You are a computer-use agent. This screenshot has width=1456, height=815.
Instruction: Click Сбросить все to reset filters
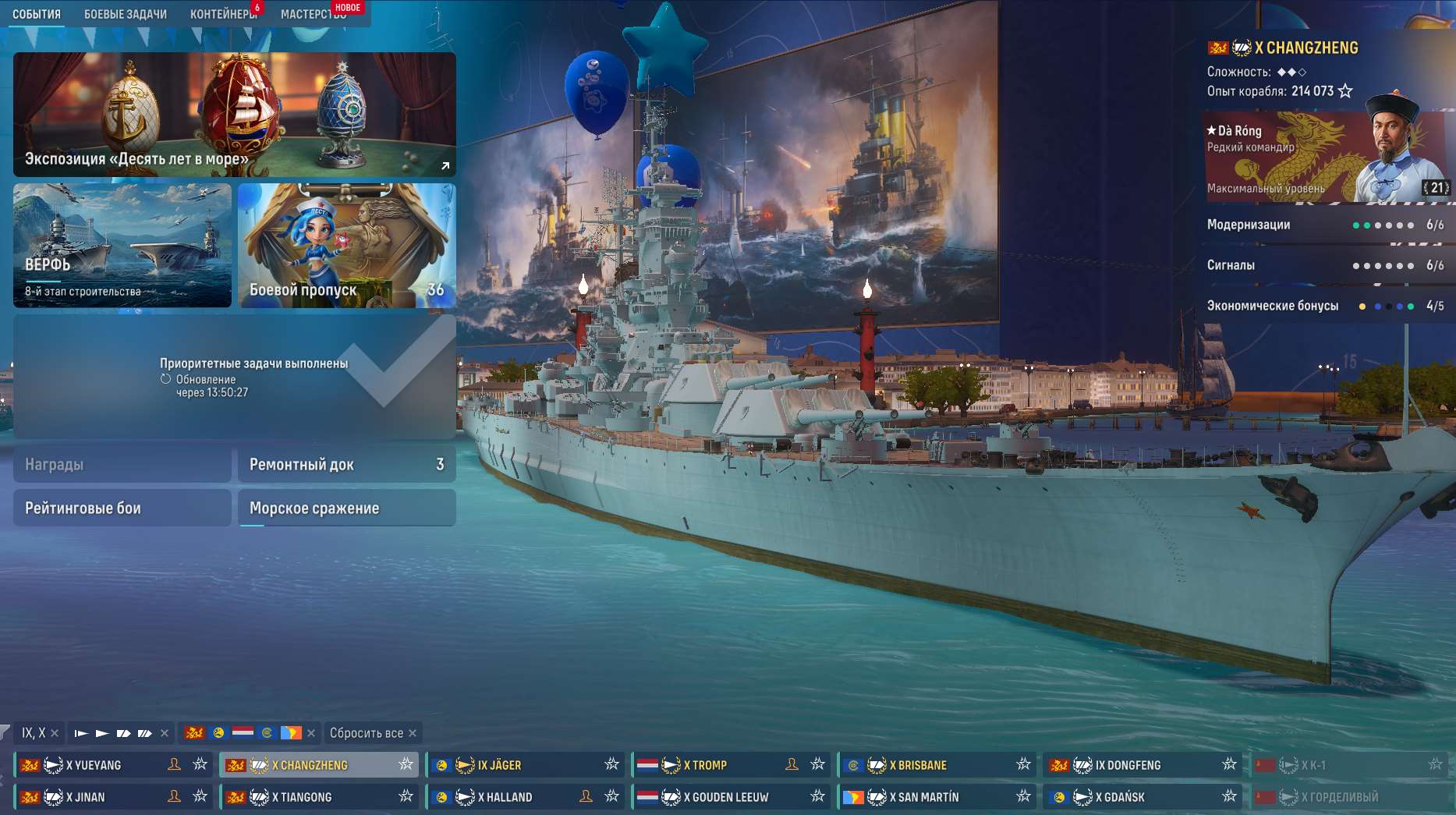368,733
